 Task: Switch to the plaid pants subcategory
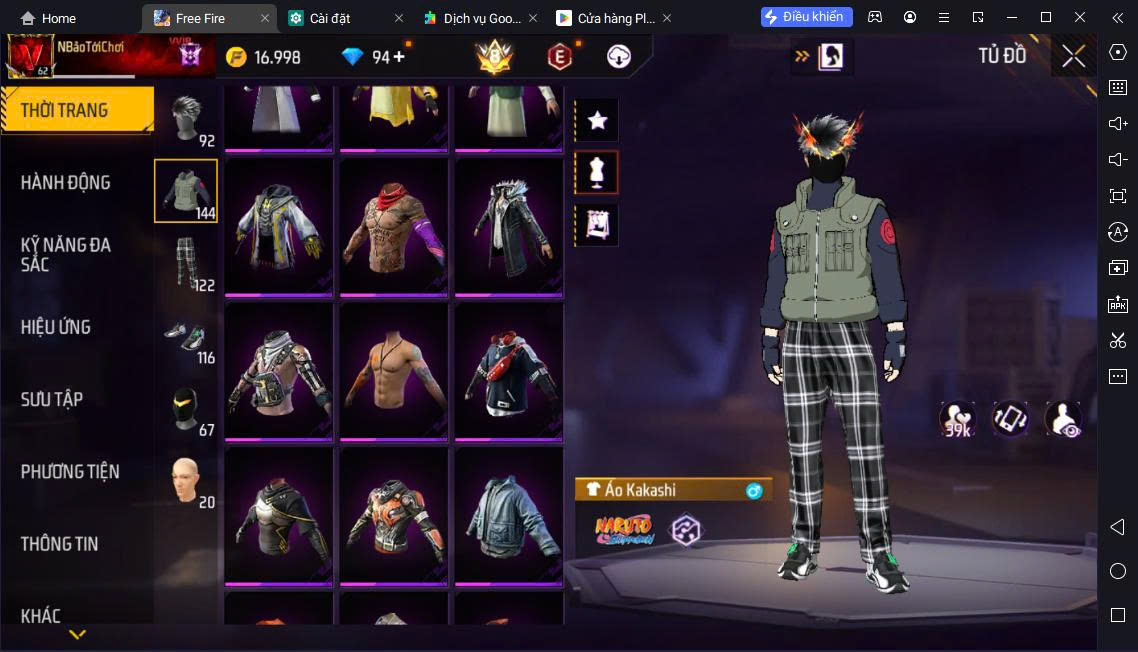tap(185, 263)
